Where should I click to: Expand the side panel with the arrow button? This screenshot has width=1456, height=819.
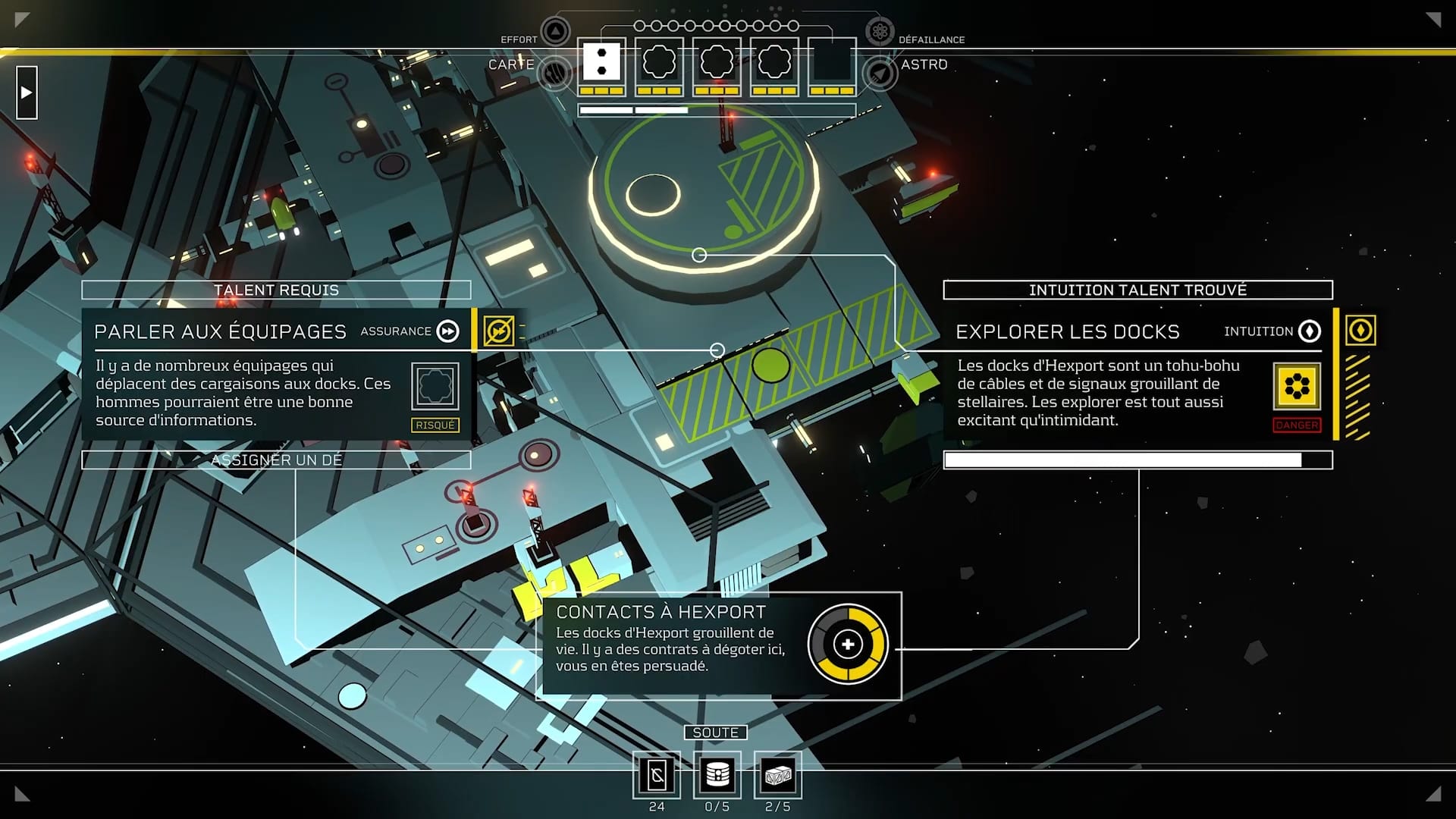tap(27, 93)
